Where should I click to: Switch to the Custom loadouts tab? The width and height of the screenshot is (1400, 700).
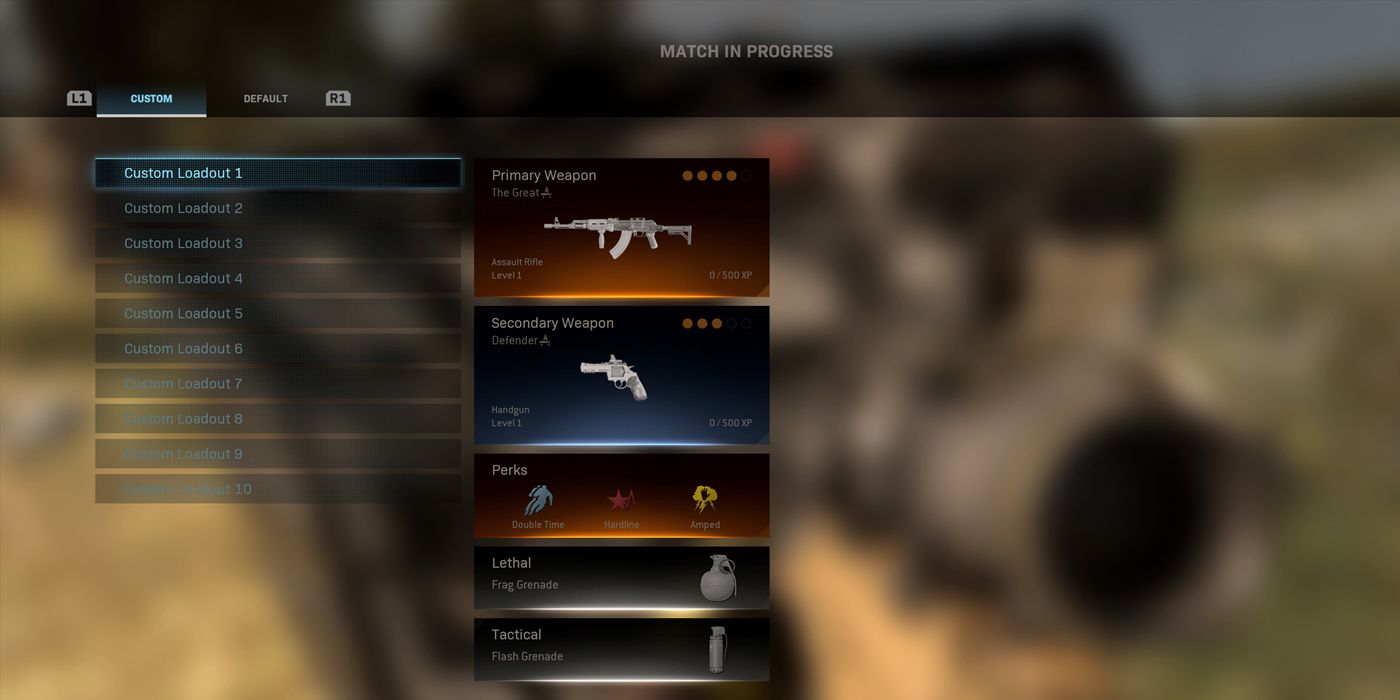(151, 99)
